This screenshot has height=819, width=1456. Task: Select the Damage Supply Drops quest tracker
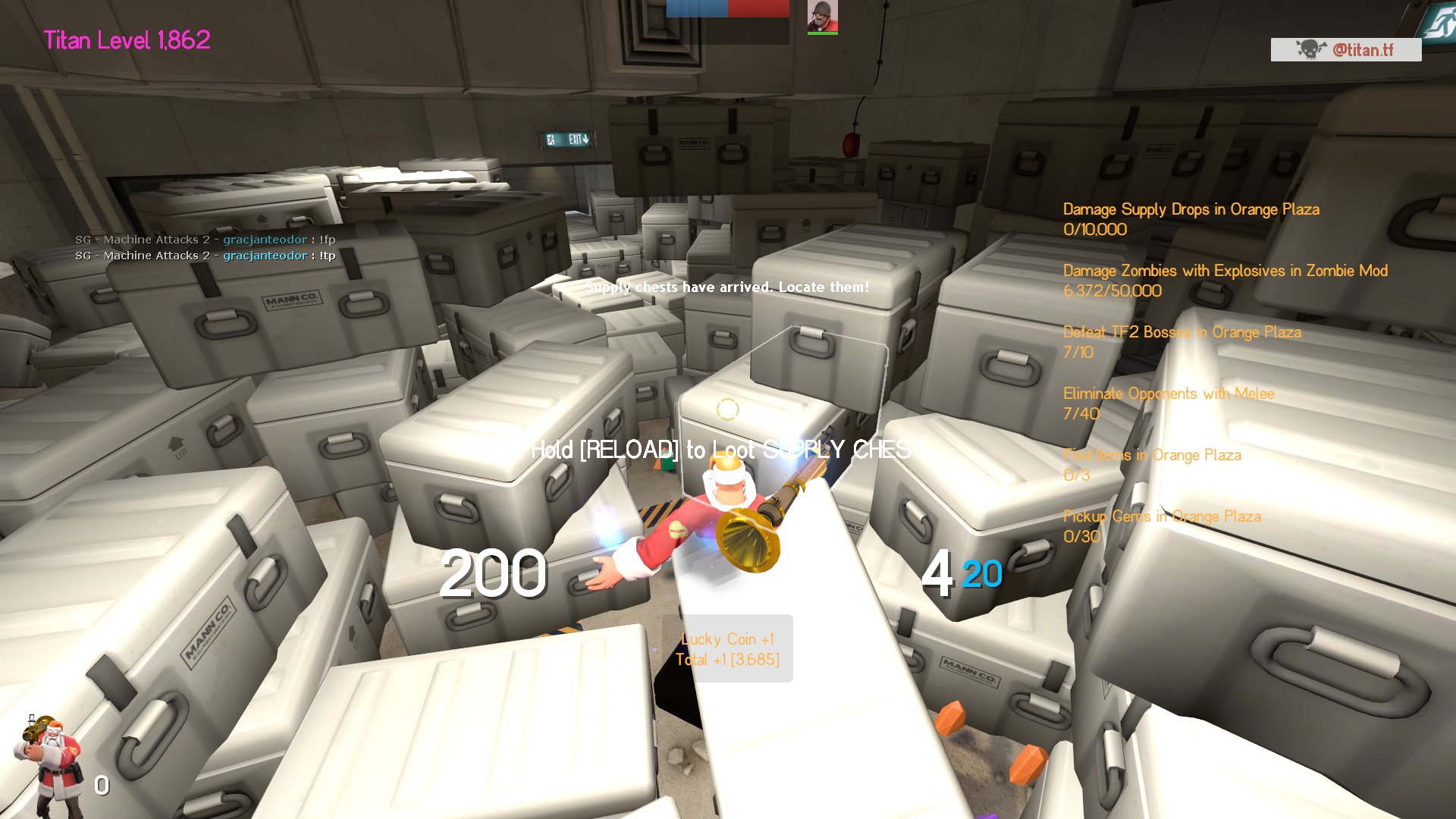coord(1191,218)
